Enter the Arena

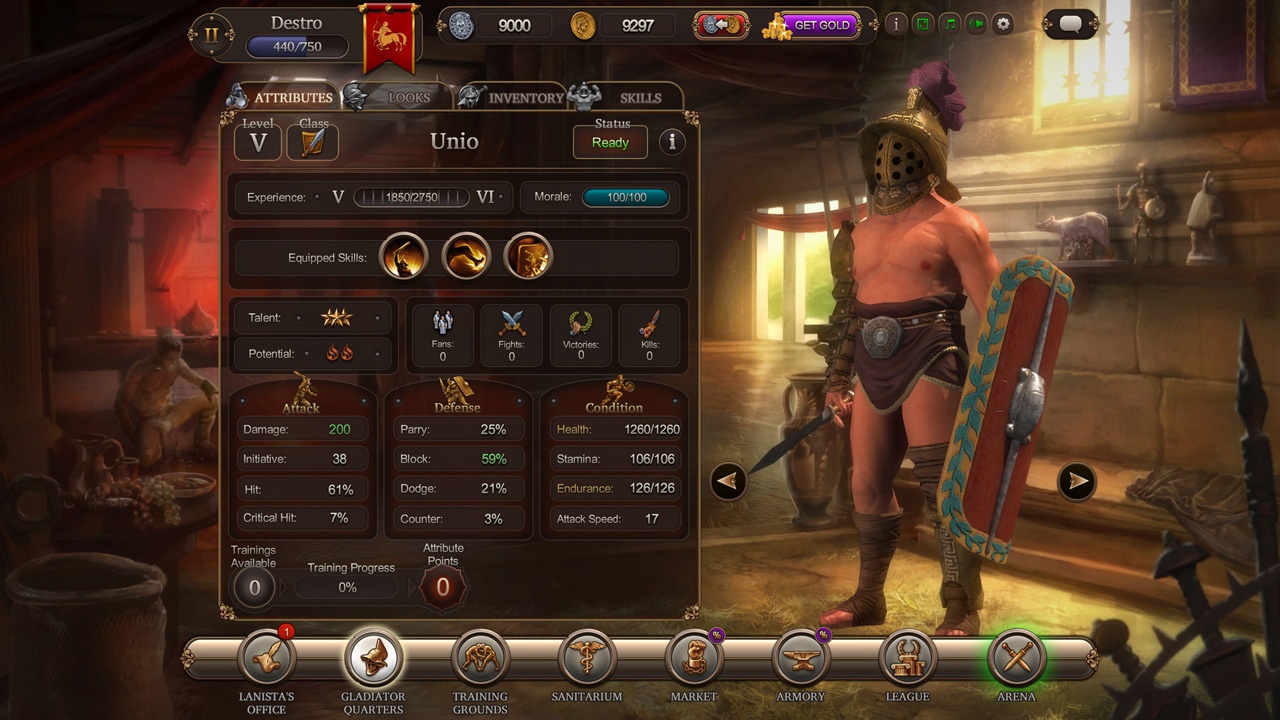pyautogui.click(x=1015, y=659)
